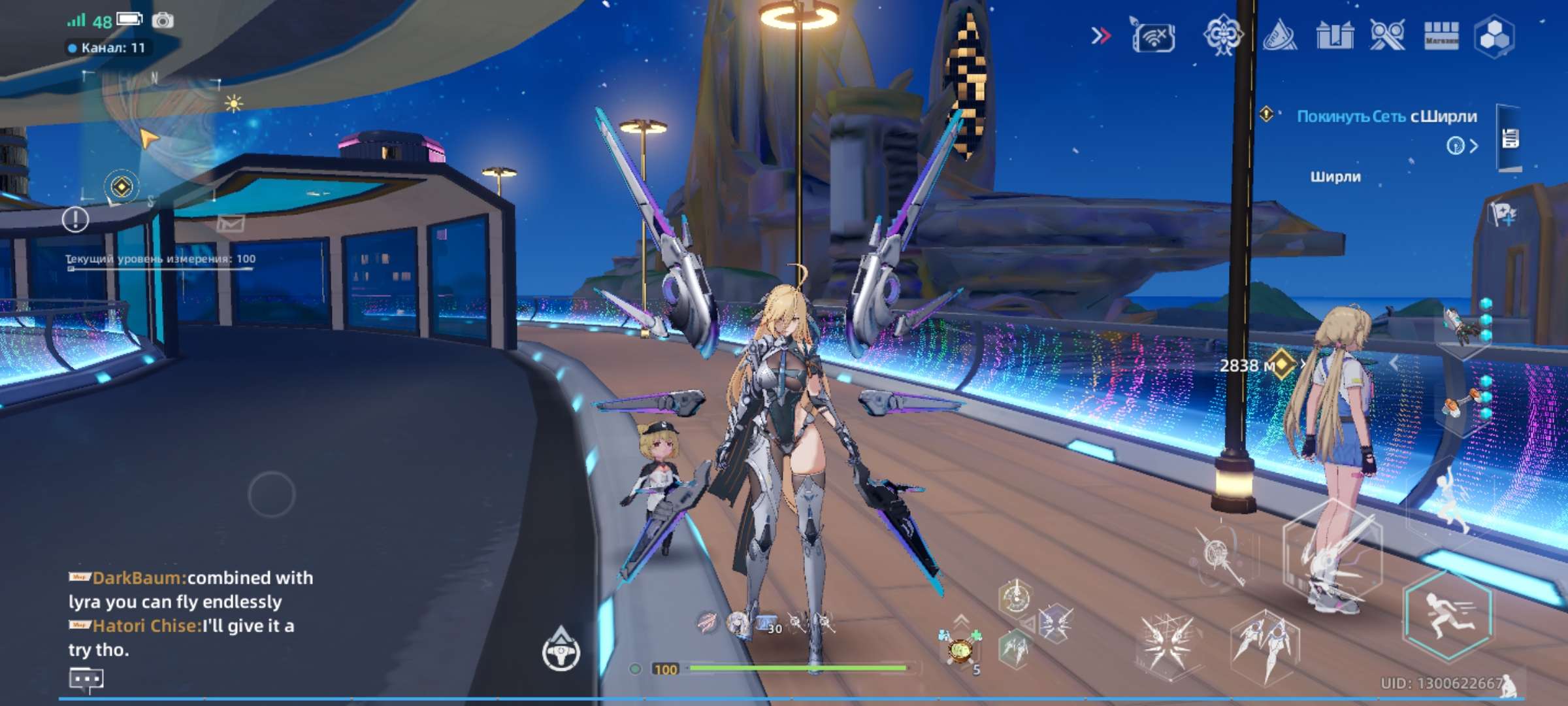The image size is (1568, 706).
Task: Open the crossed swords adventure icon
Action: [x=1387, y=35]
